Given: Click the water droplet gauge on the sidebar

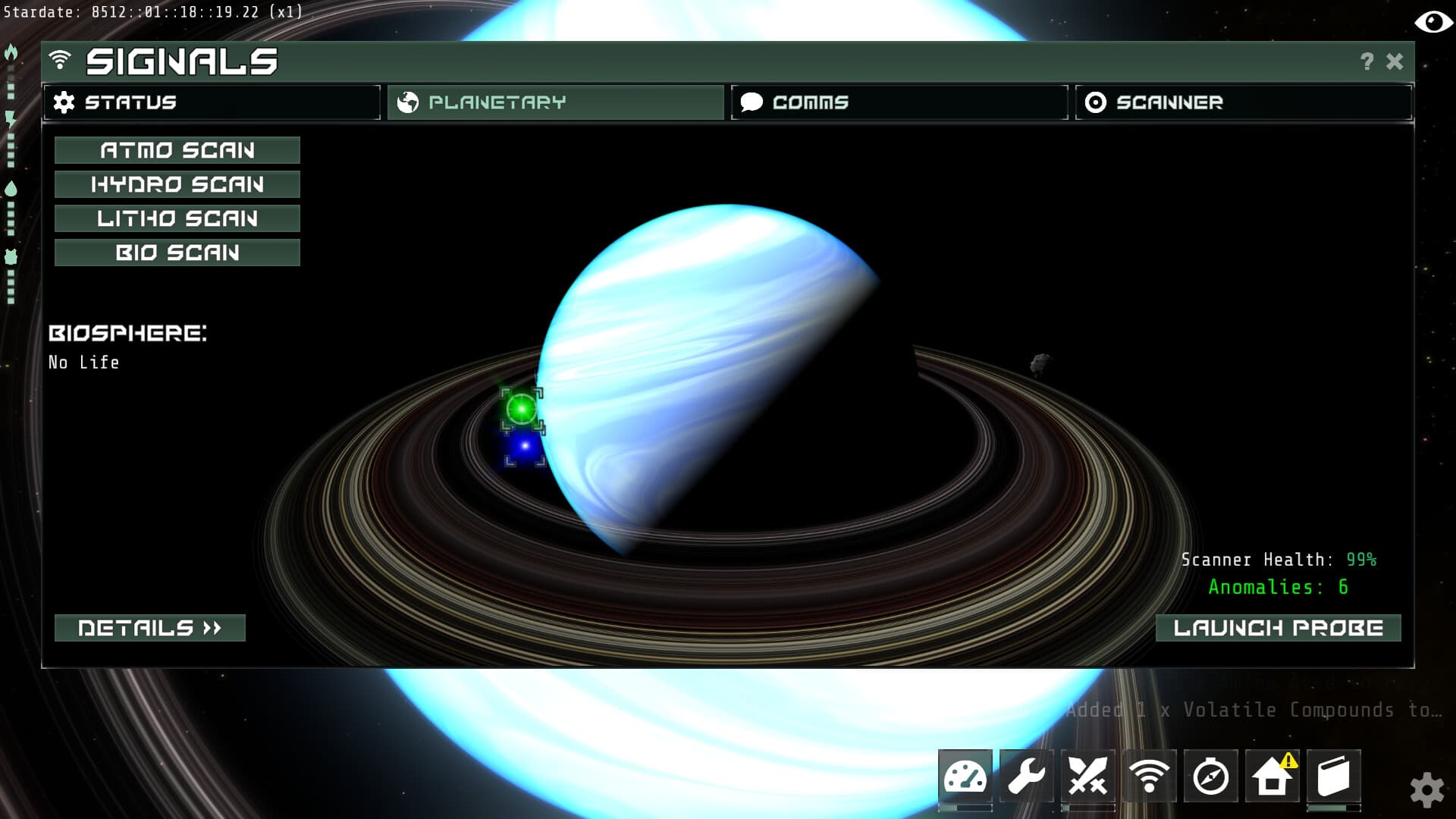Looking at the screenshot, I should (x=10, y=188).
